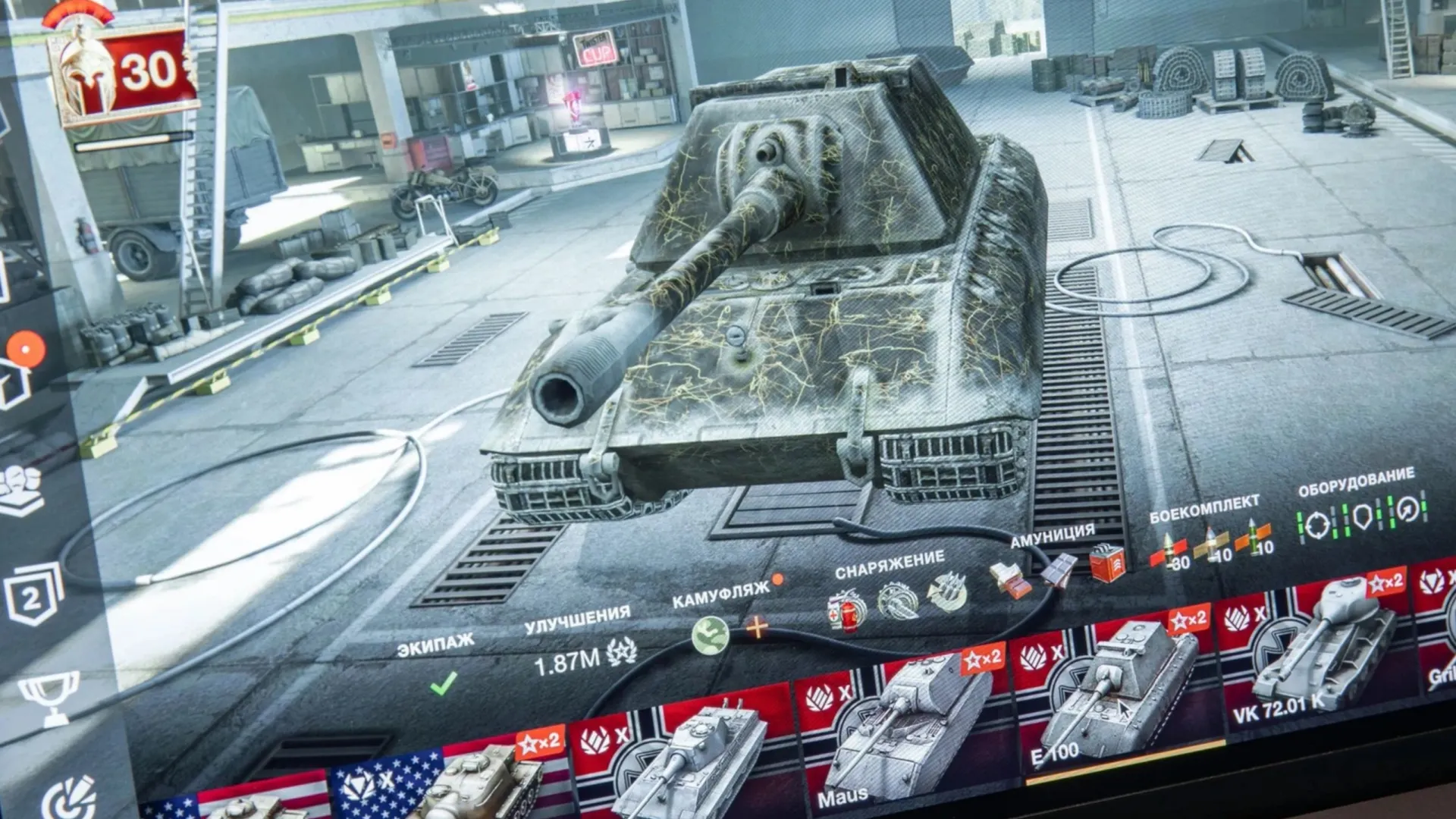
Task: Open the ОБОРУДОВАНИЕ shield equipment slot
Action: (x=1363, y=516)
